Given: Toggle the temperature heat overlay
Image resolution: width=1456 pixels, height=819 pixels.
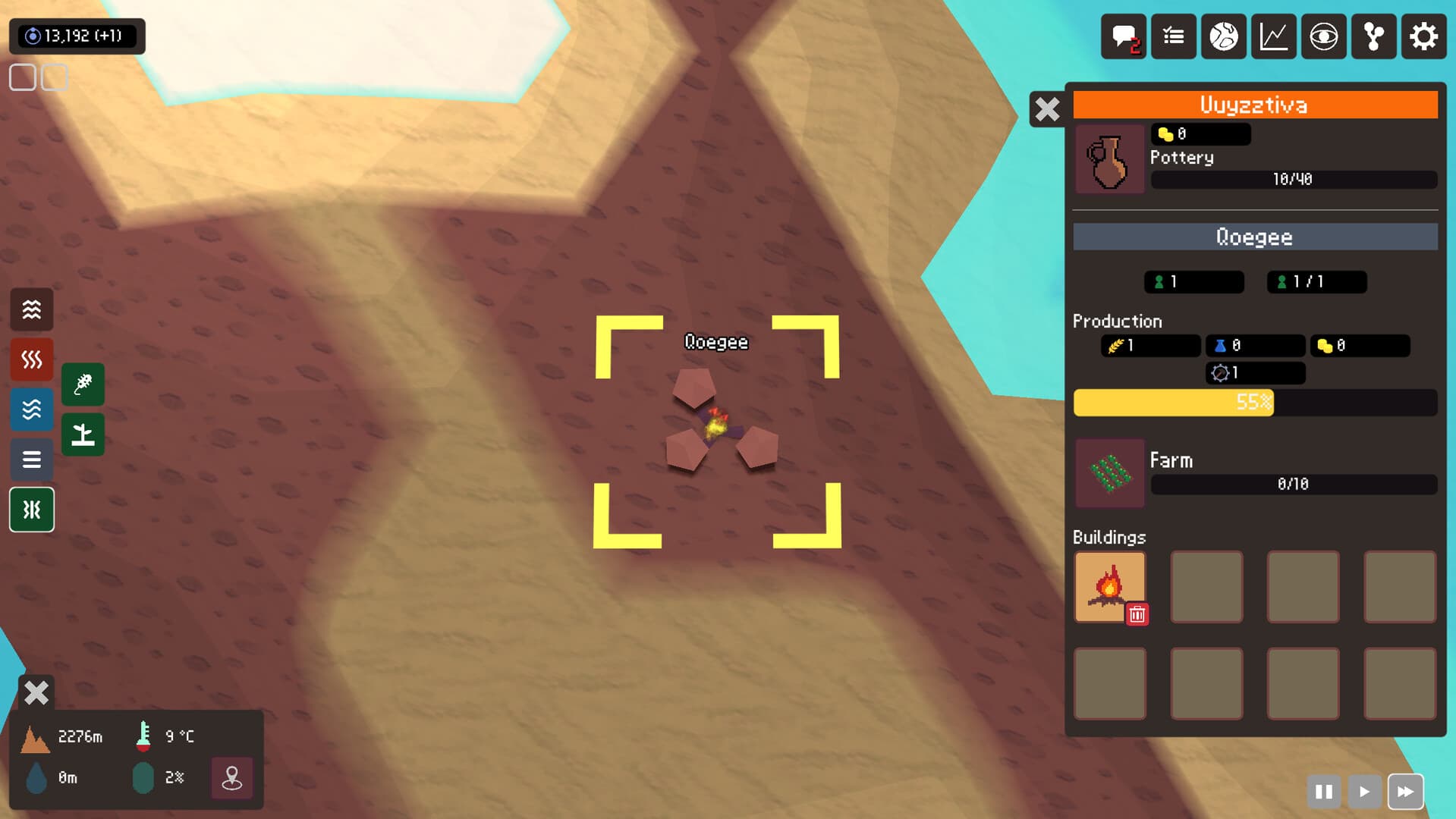Looking at the screenshot, I should click(x=31, y=359).
